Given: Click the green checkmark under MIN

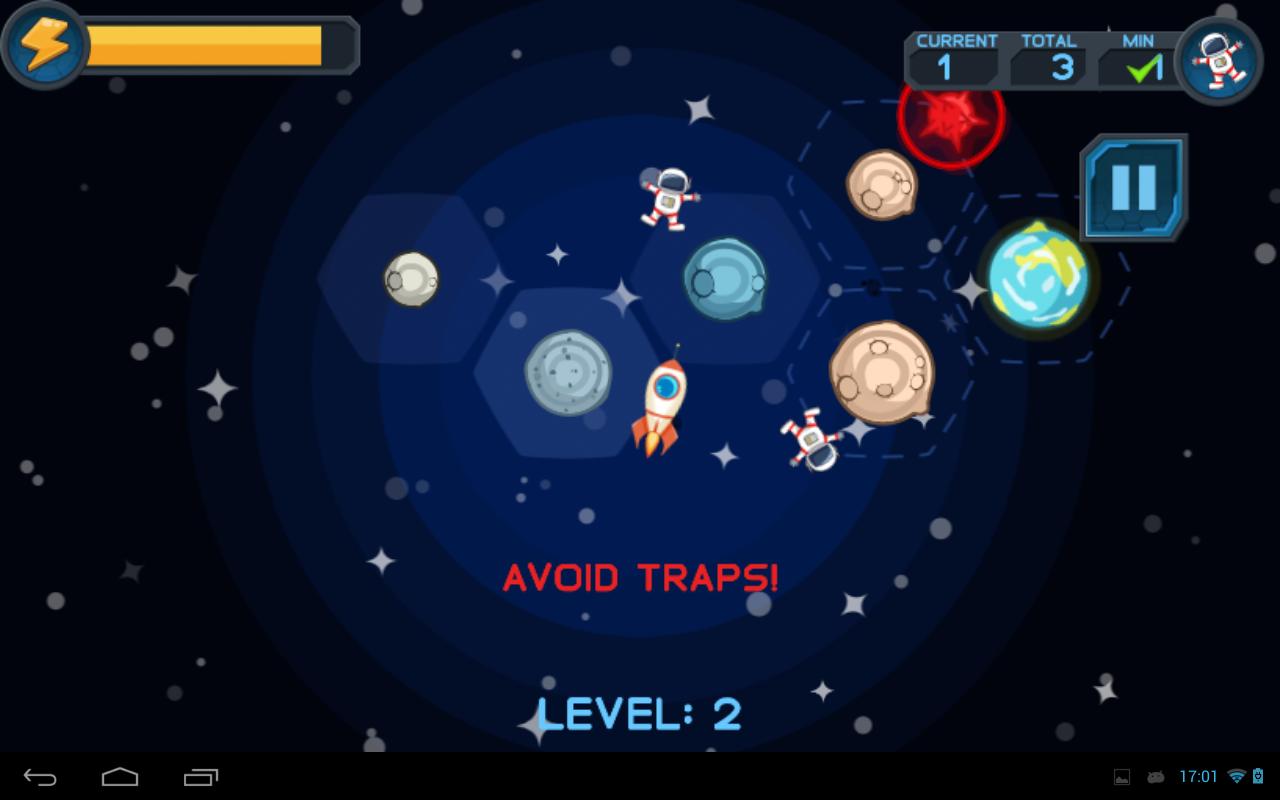Looking at the screenshot, I should tap(1140, 68).
